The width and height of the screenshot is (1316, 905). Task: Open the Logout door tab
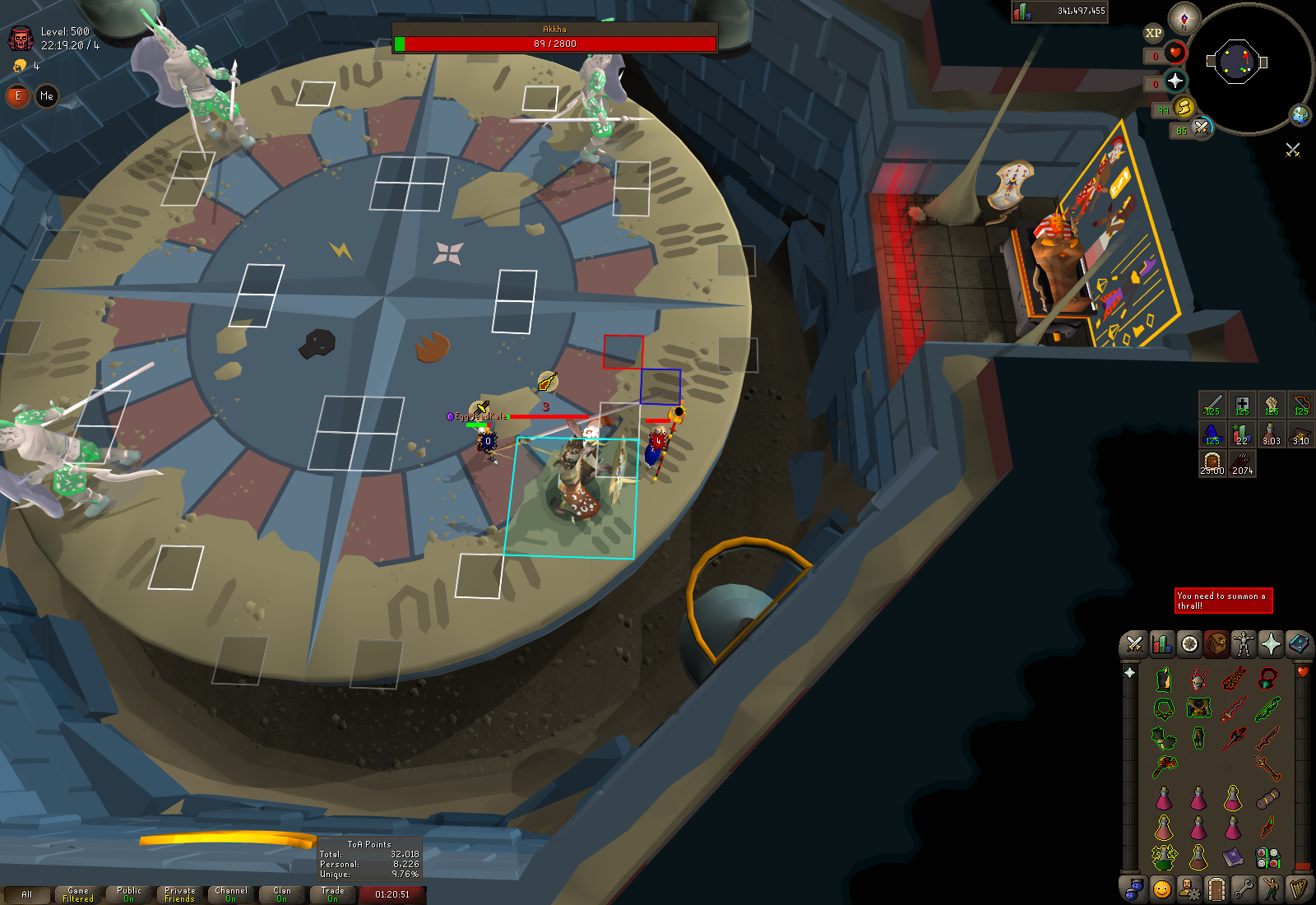[x=1216, y=889]
